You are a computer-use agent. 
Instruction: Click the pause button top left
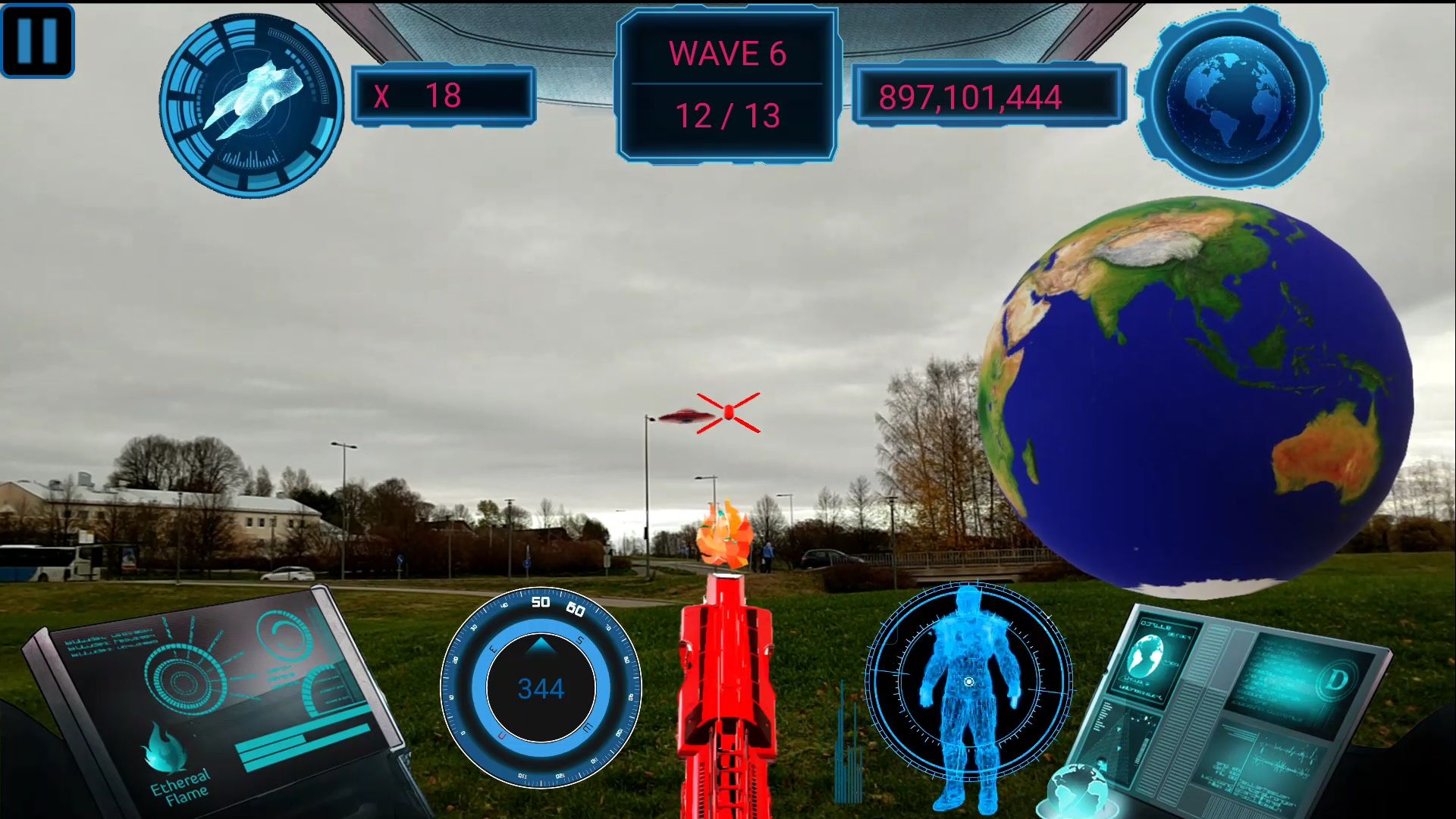click(x=37, y=40)
